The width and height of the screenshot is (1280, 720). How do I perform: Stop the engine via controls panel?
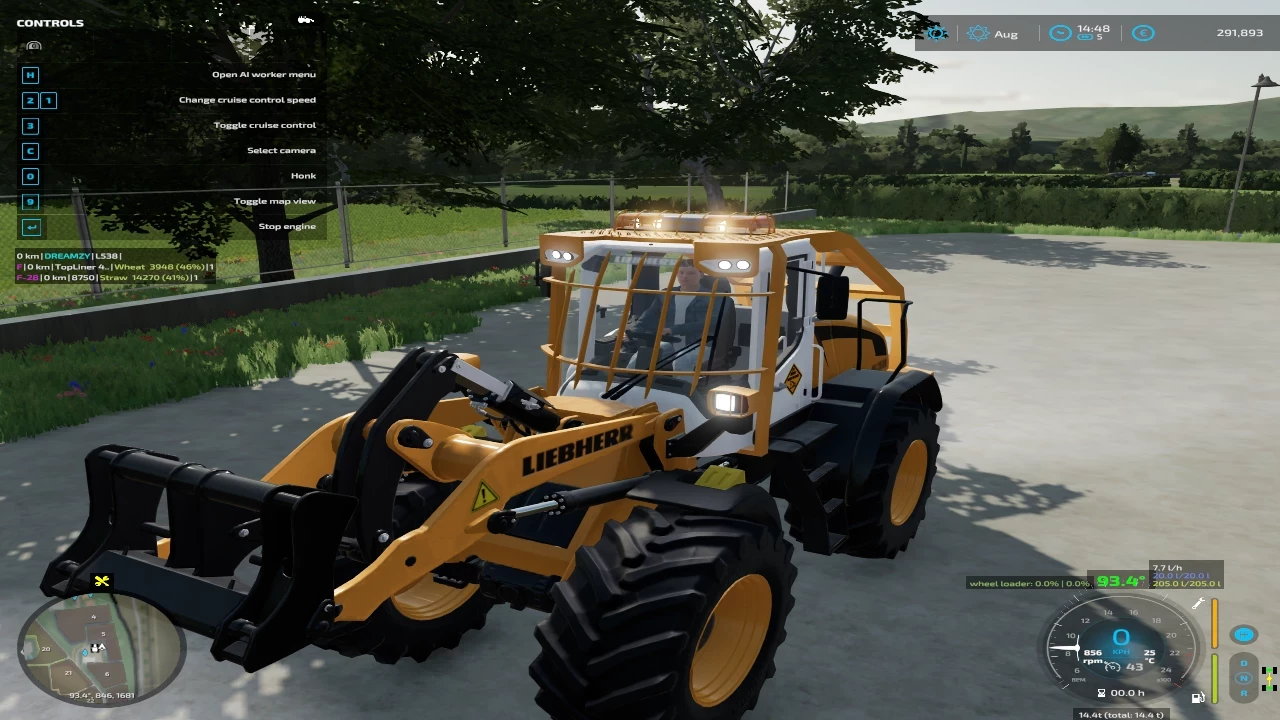pos(287,226)
